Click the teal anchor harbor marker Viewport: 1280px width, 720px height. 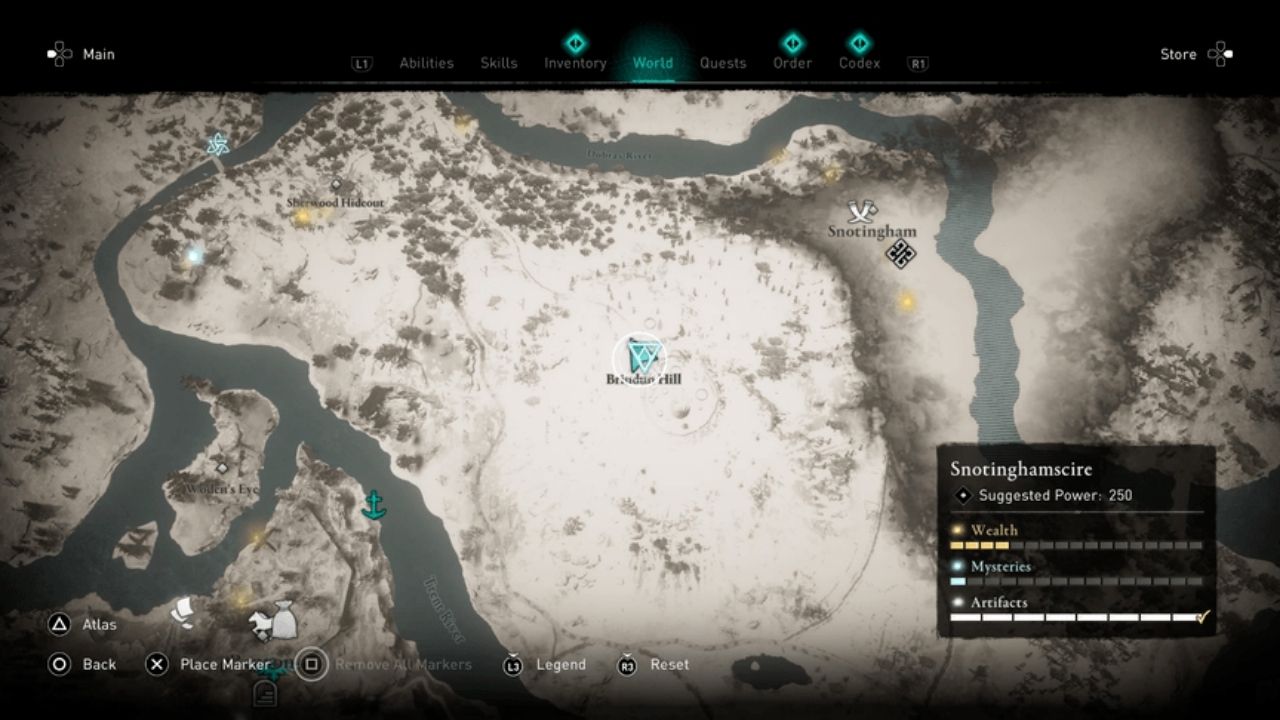(x=373, y=505)
